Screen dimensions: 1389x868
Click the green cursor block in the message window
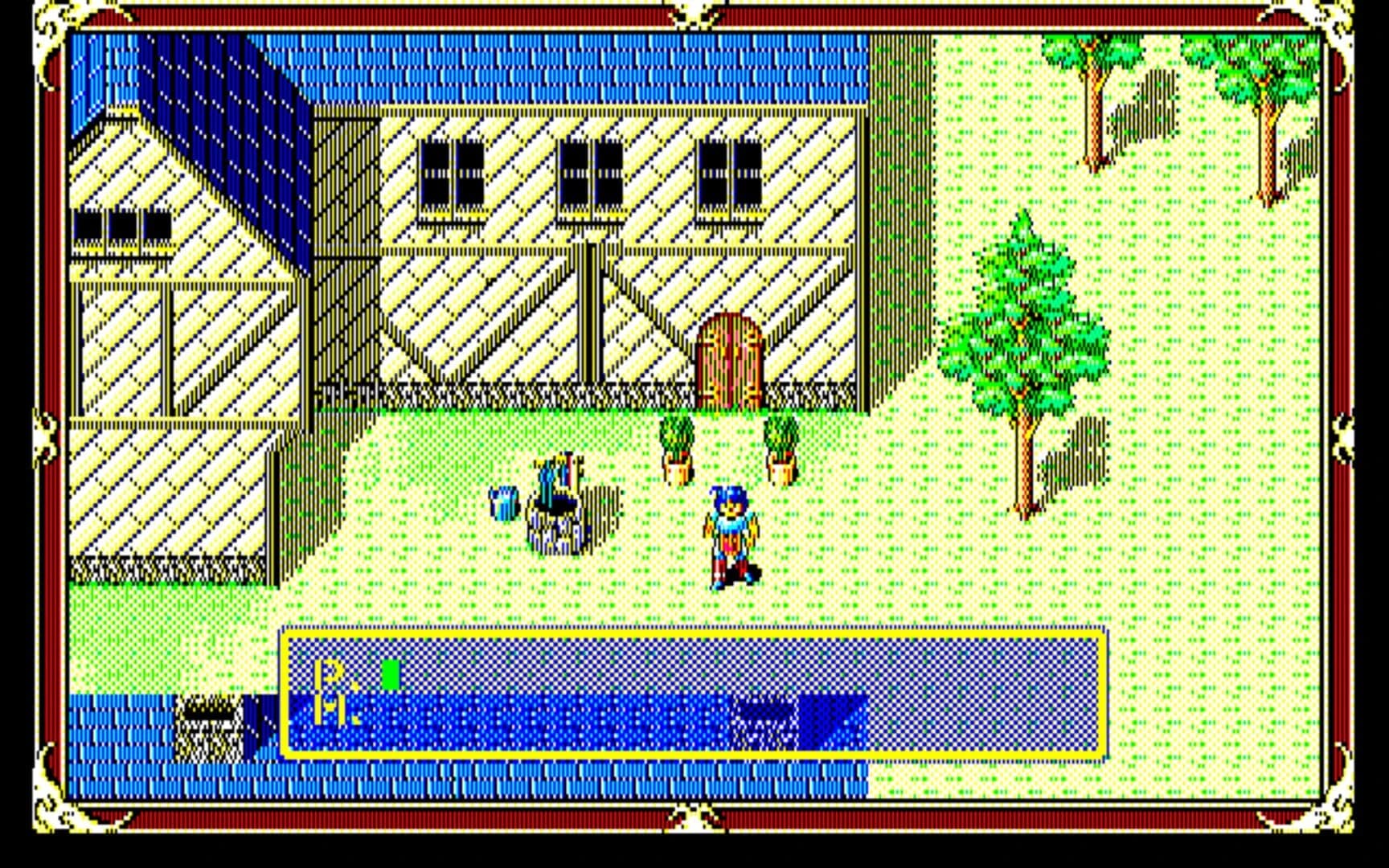coord(391,674)
